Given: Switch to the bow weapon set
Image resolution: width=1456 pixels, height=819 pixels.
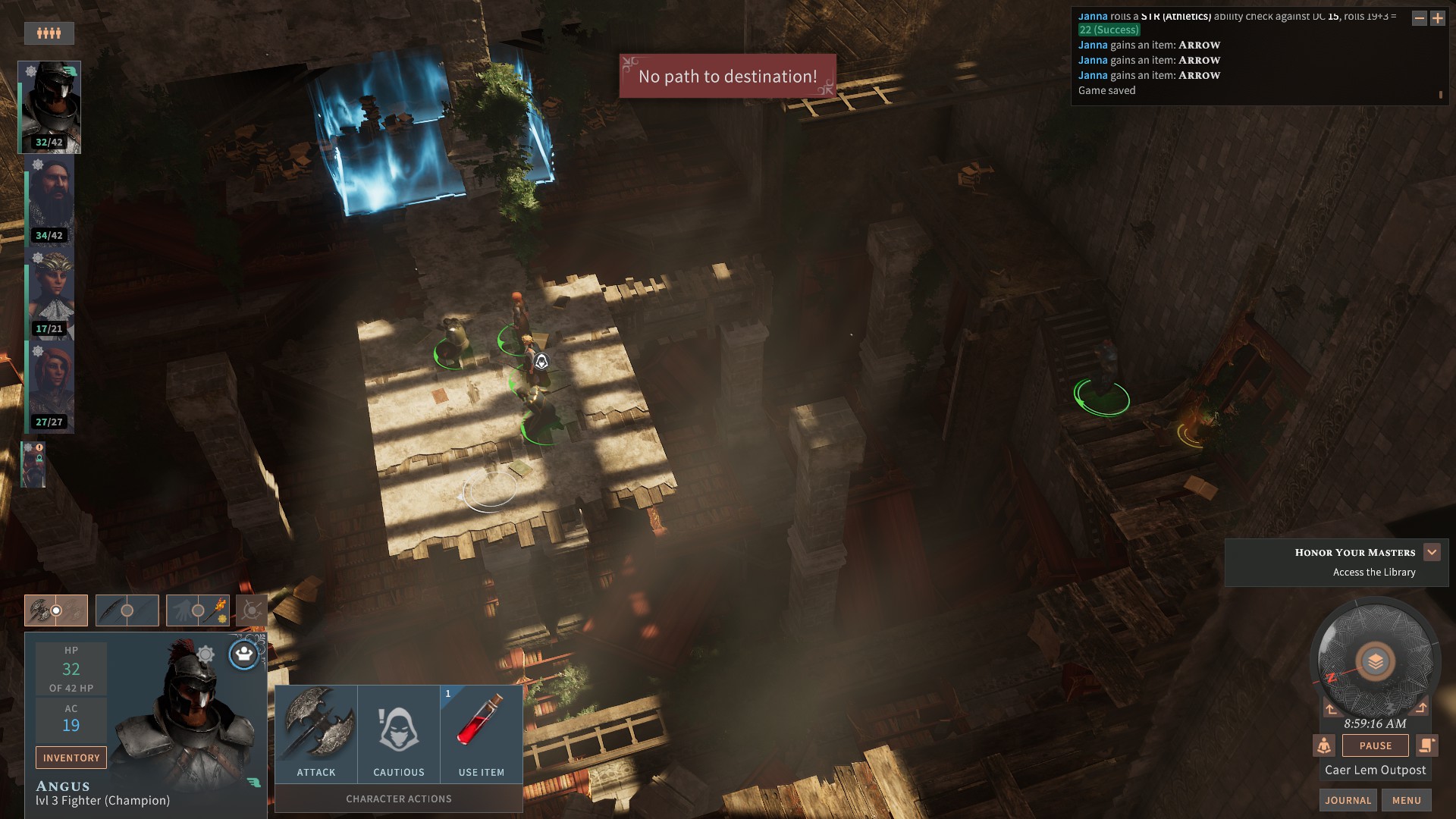Looking at the screenshot, I should (x=127, y=610).
